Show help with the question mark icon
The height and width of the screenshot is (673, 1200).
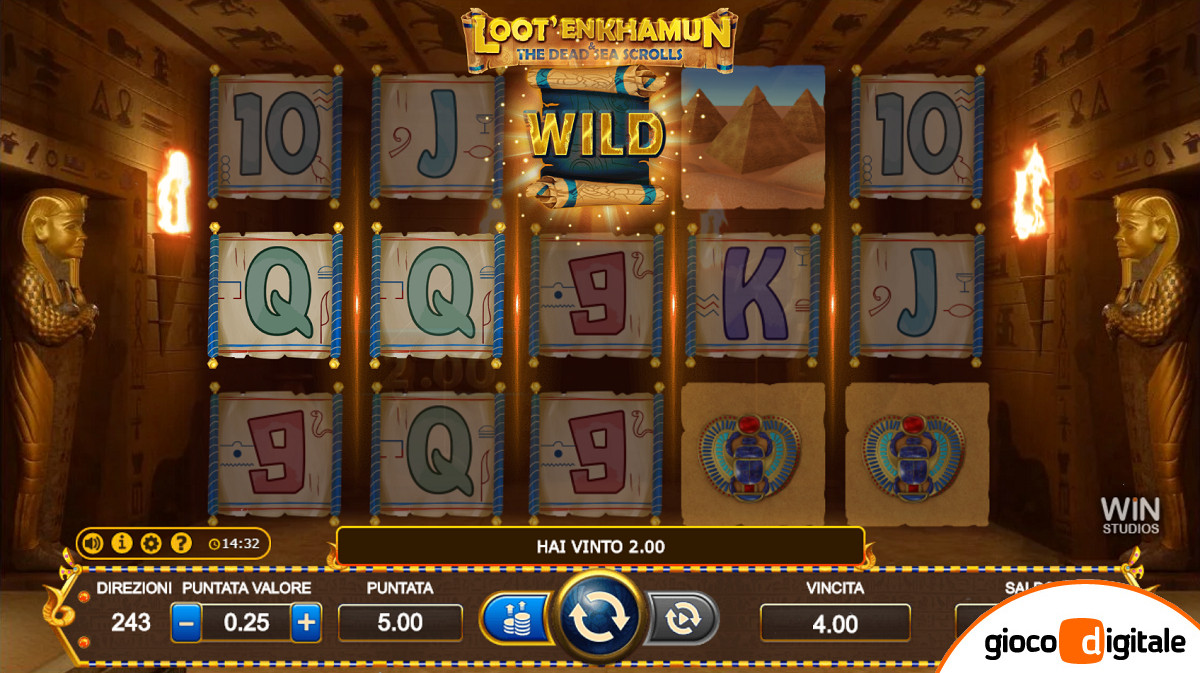coord(180,544)
